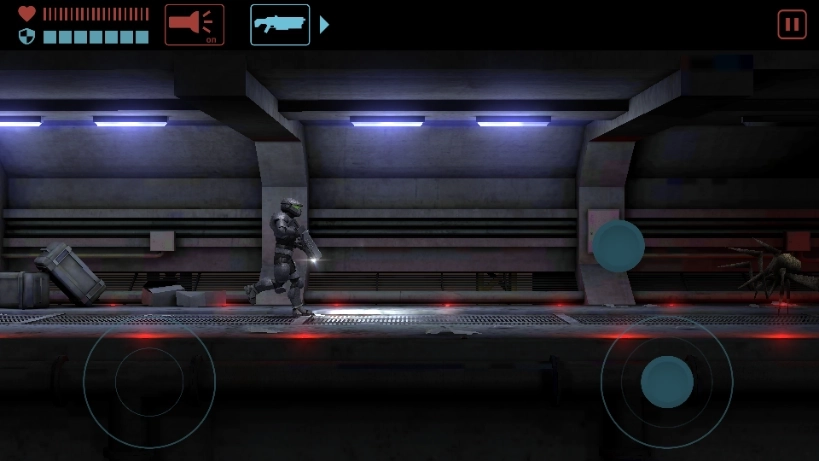Toggle the flashlight icon
The image size is (819, 461).
[x=194, y=25]
